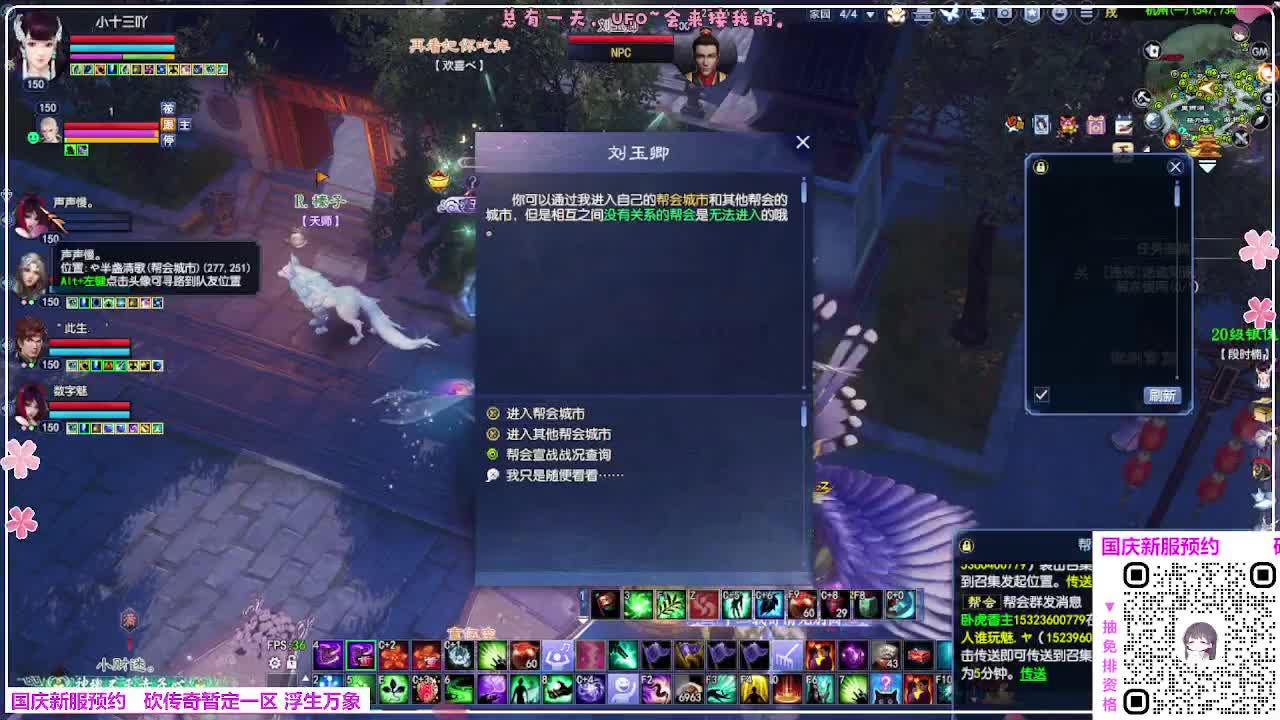The image size is (1280, 720).
Task: Open the card collection icon in the top bar
Action: 1041,123
